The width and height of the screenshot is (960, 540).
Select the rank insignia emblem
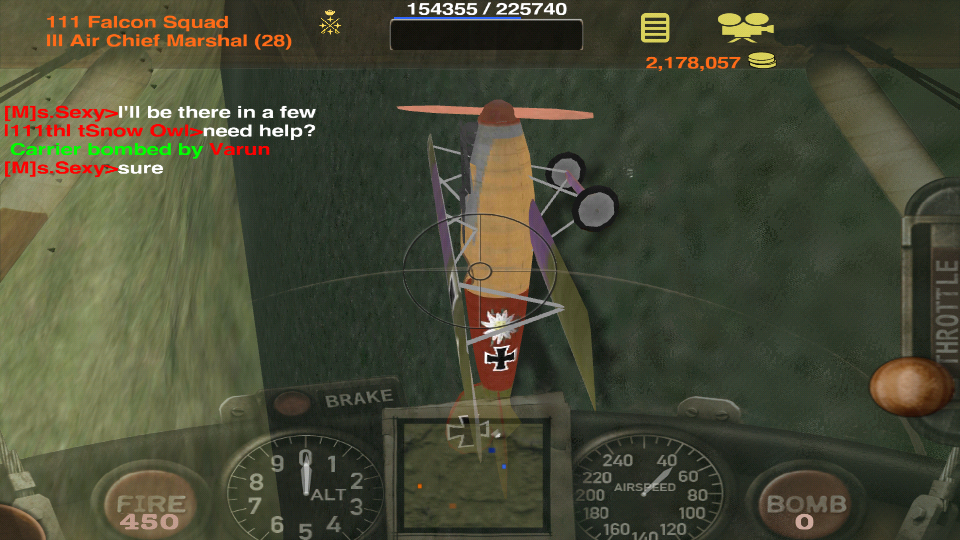coord(330,24)
